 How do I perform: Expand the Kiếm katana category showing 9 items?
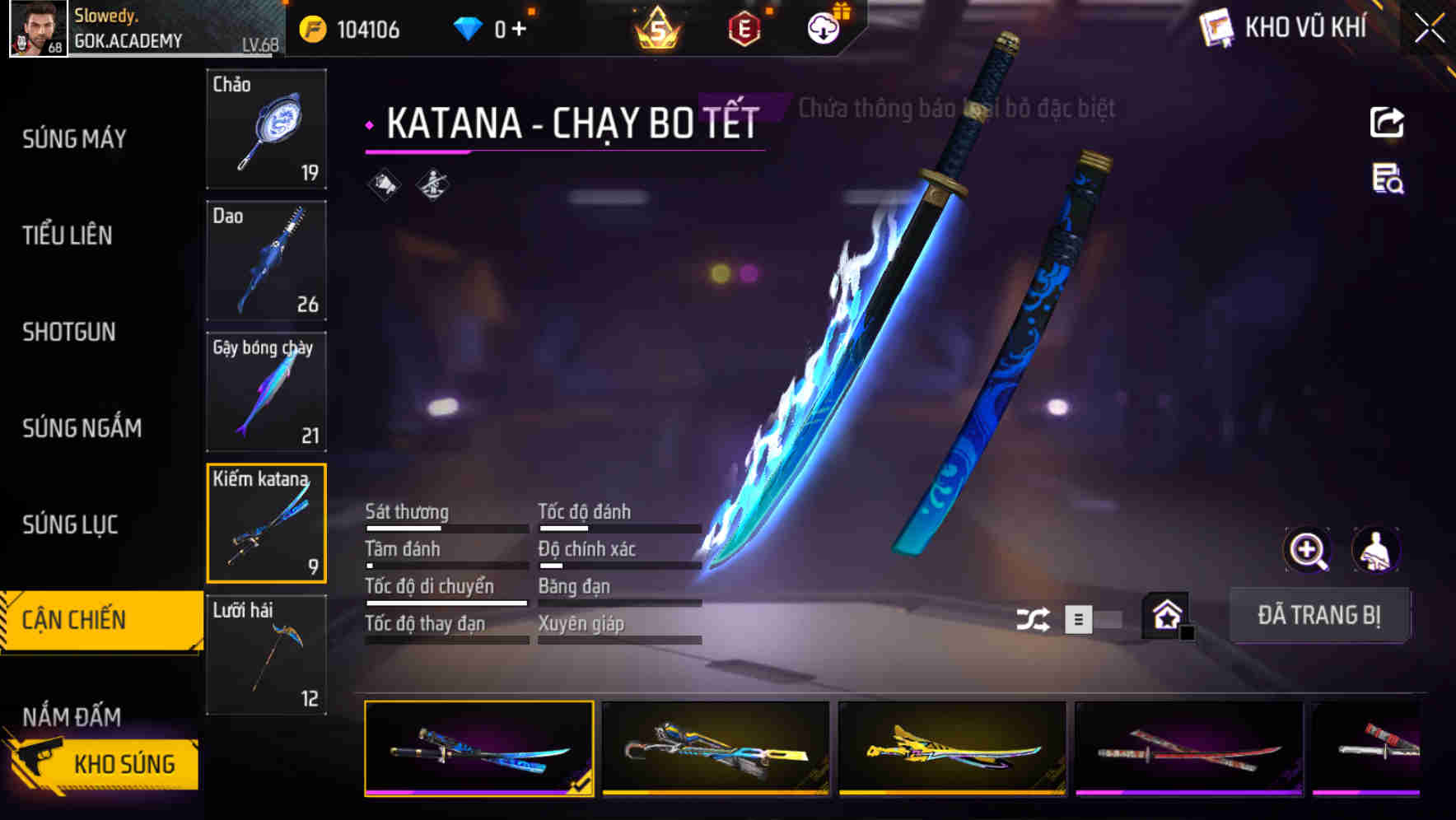click(266, 524)
